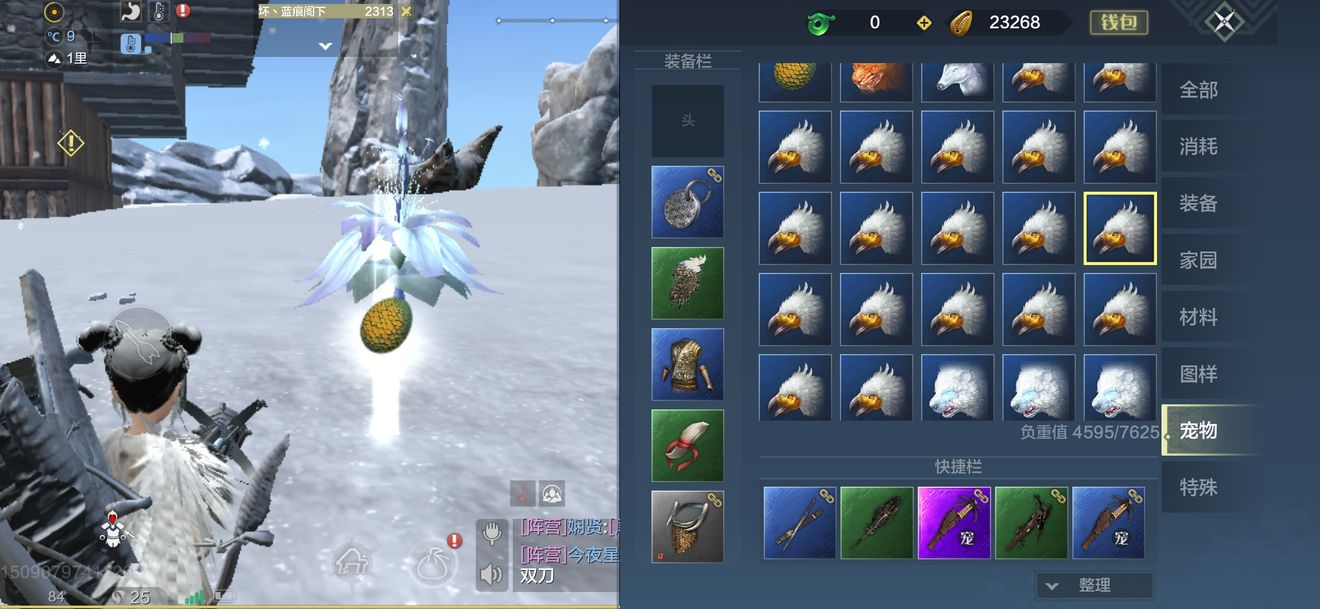
Task: Tap the yellow diamond warning icon
Action: 71,143
